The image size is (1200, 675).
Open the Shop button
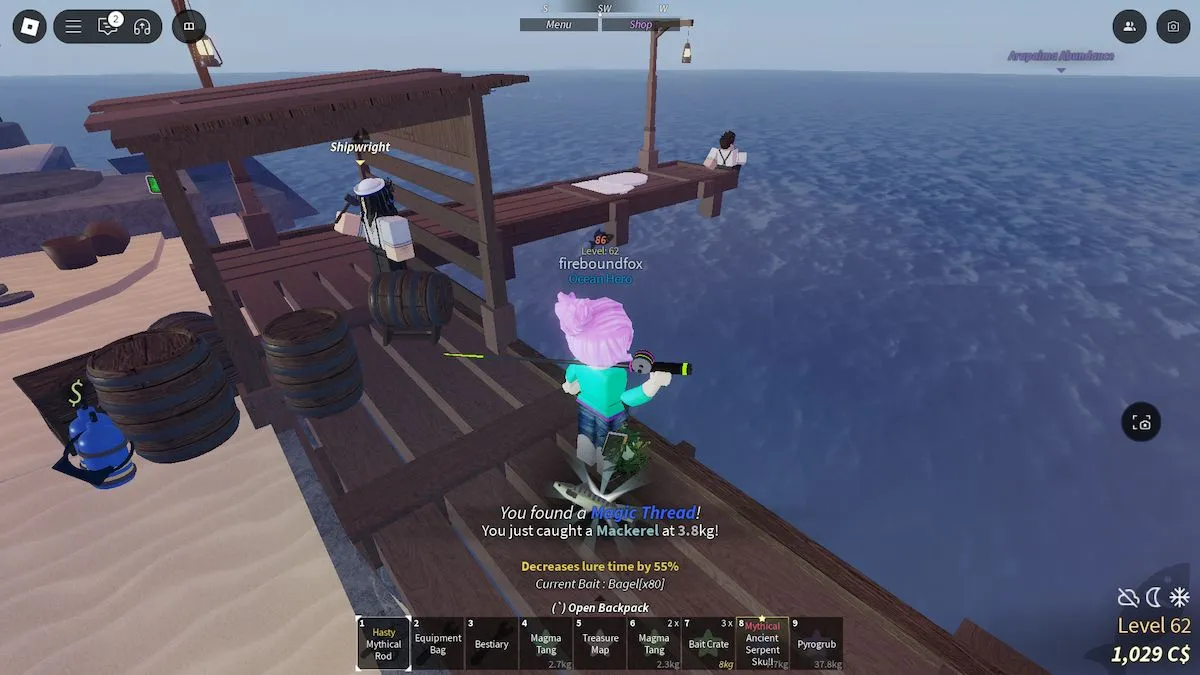pos(641,25)
